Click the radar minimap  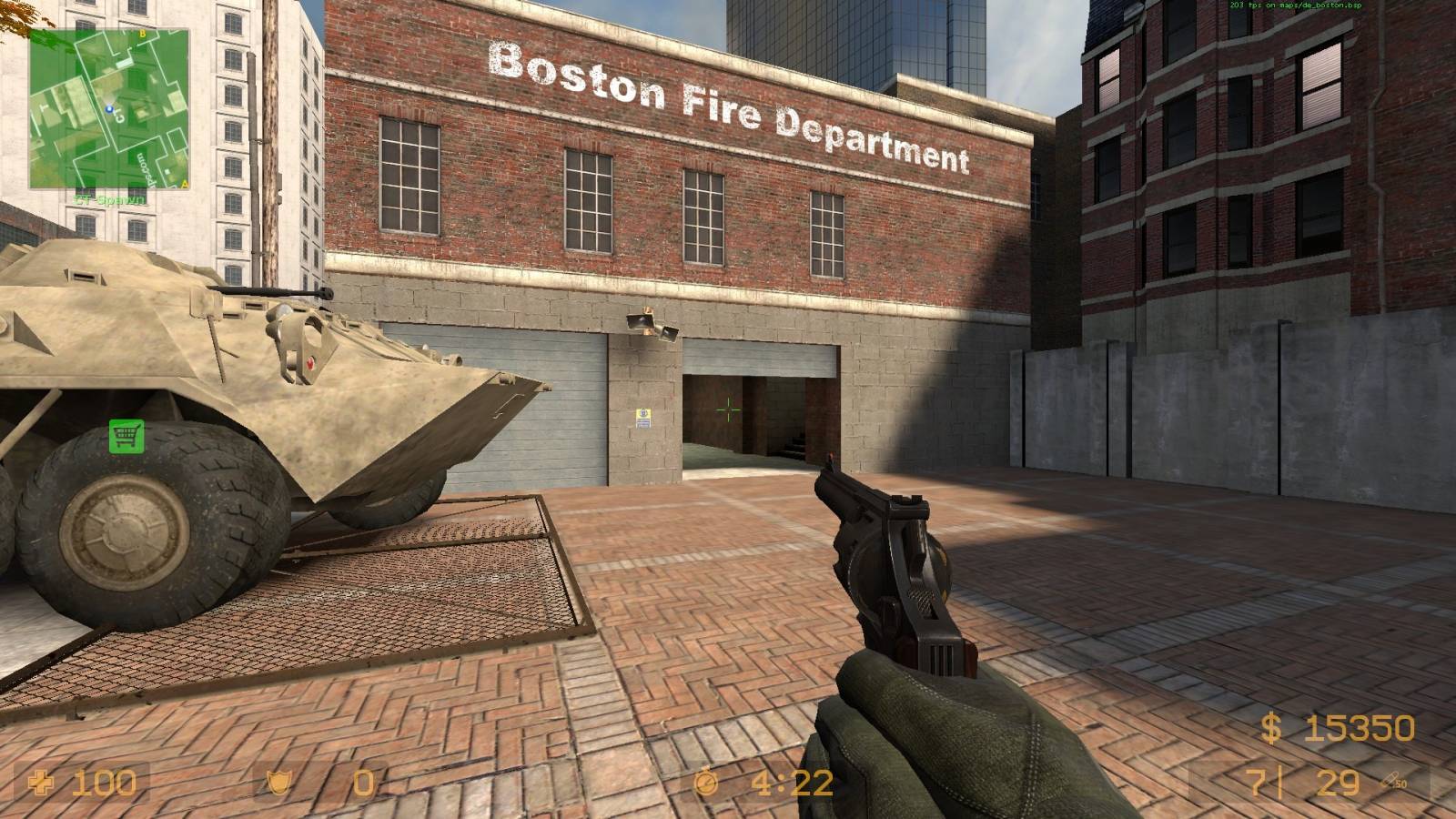109,109
